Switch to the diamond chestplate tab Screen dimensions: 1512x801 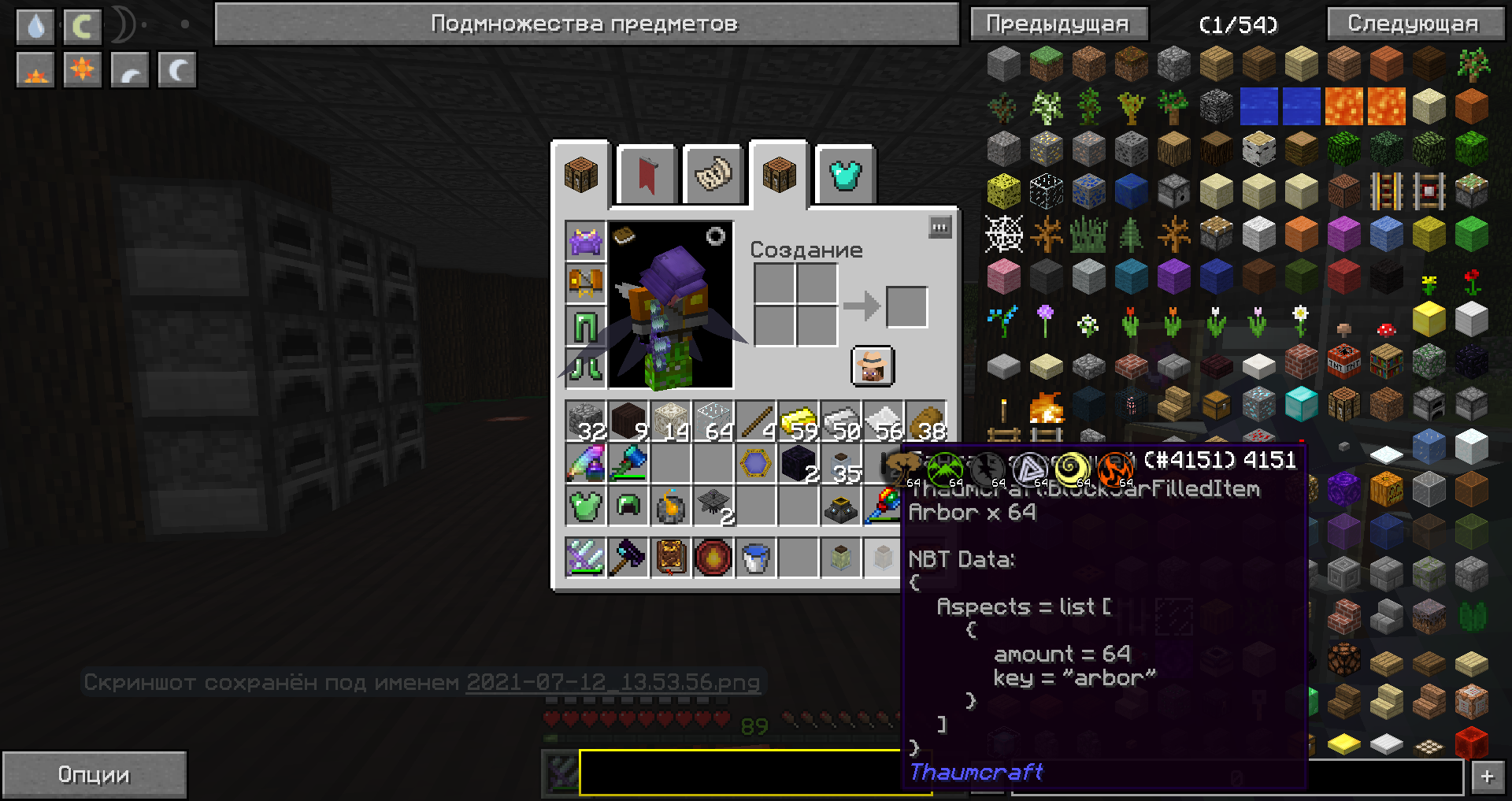[x=845, y=175]
